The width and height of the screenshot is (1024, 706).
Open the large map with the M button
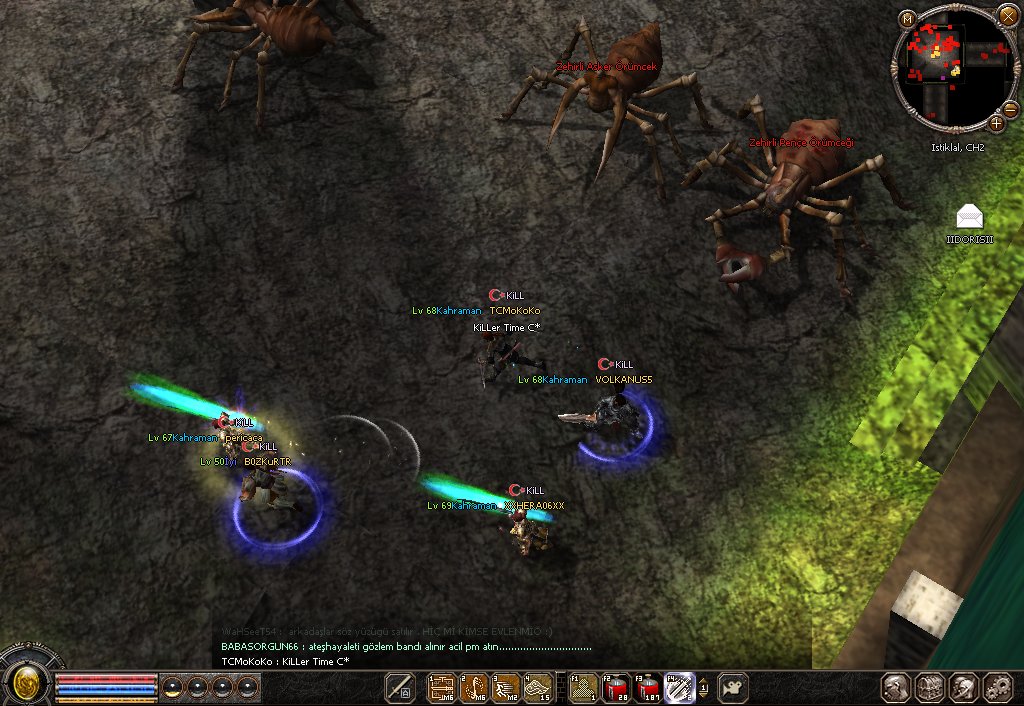906,17
